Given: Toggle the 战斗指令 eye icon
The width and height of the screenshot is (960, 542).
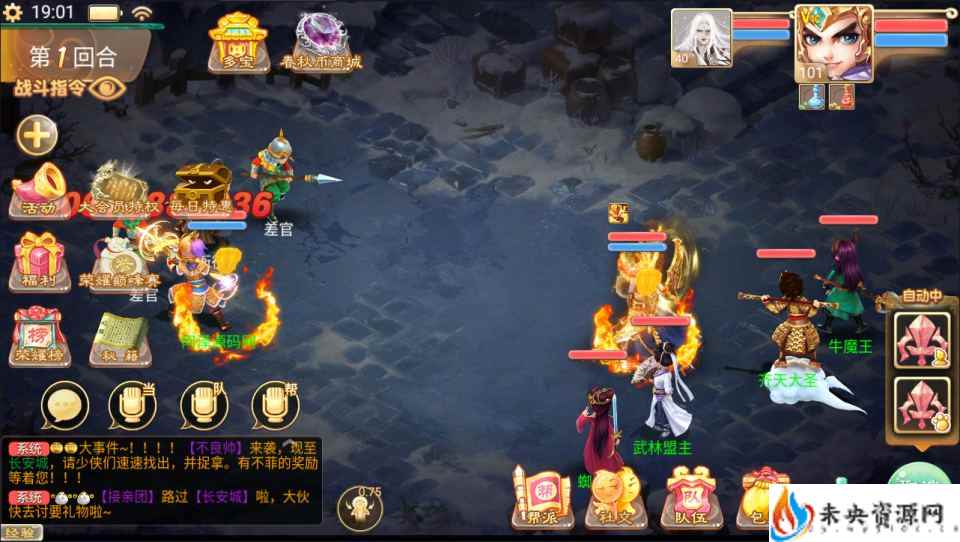Looking at the screenshot, I should pos(105,88).
